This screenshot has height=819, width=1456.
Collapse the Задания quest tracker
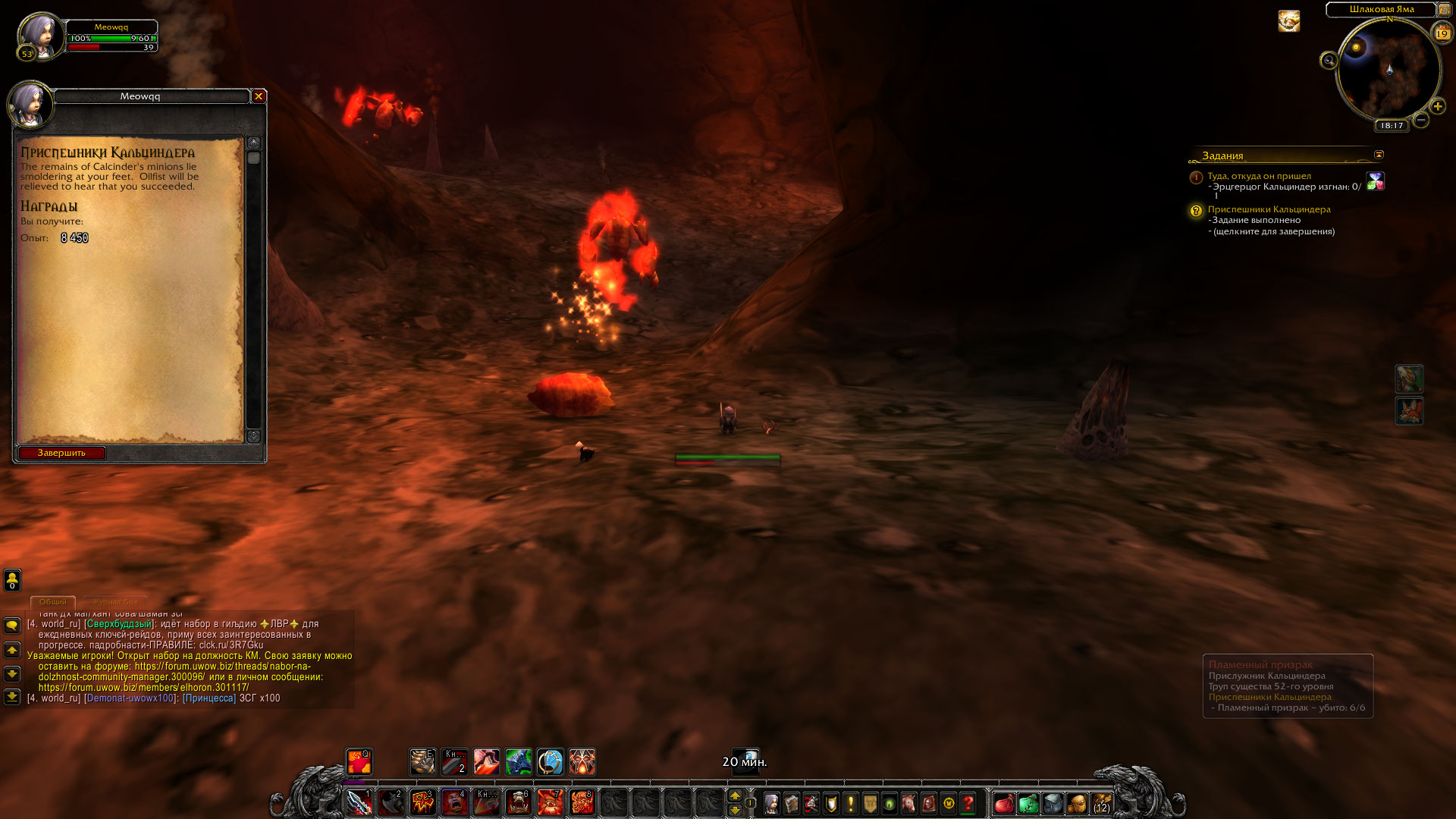coord(1379,155)
